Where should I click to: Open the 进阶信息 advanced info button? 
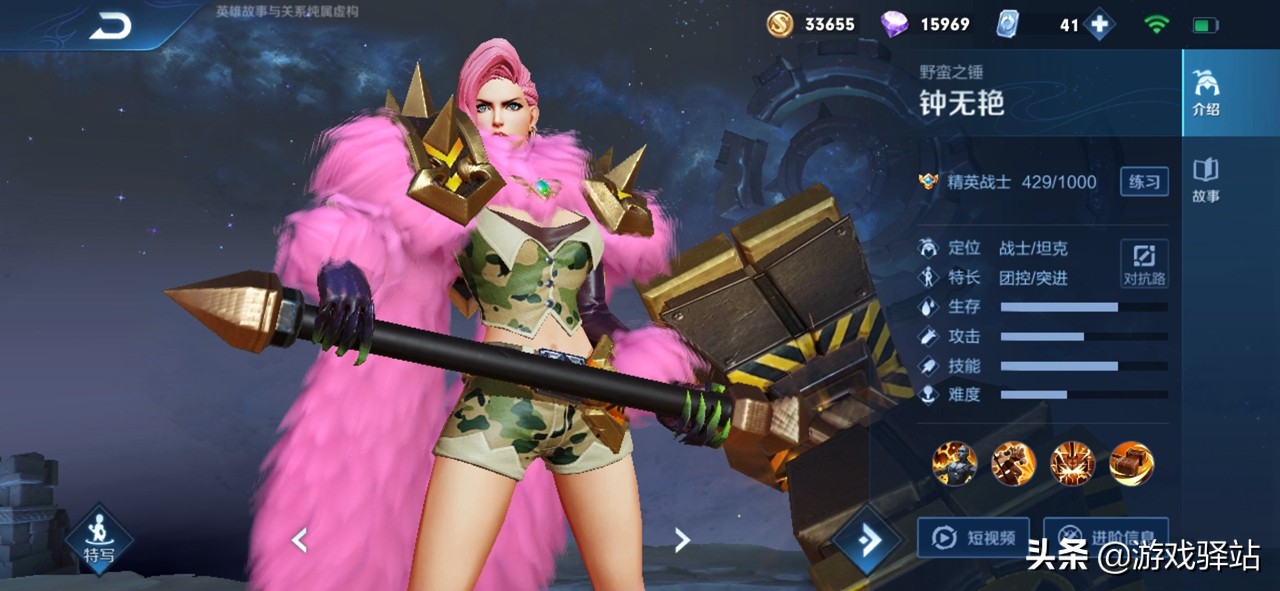[1105, 536]
